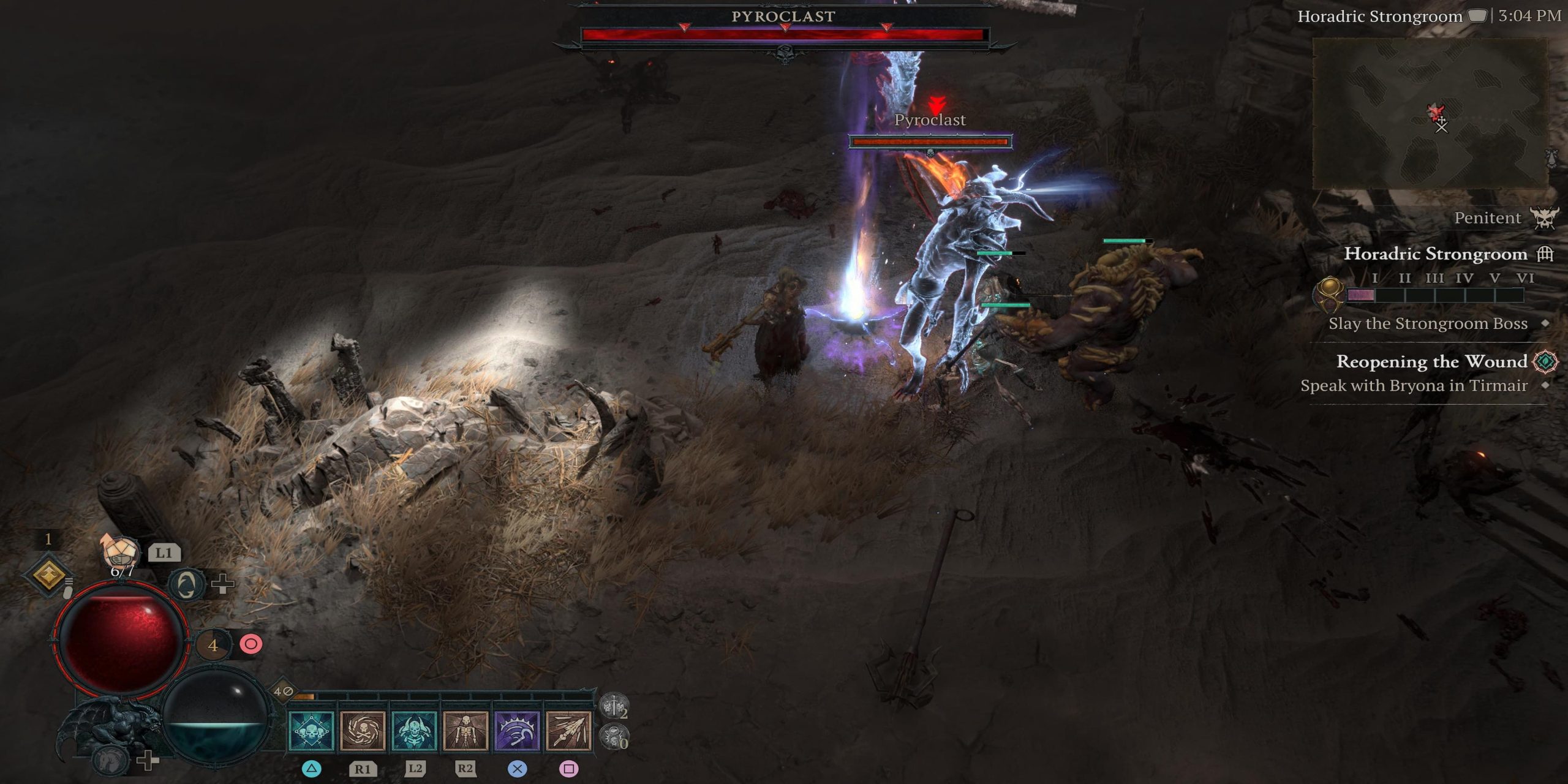Screen dimensions: 1568x784
Task: Click the Pyroclast boss health bar
Action: (784, 35)
